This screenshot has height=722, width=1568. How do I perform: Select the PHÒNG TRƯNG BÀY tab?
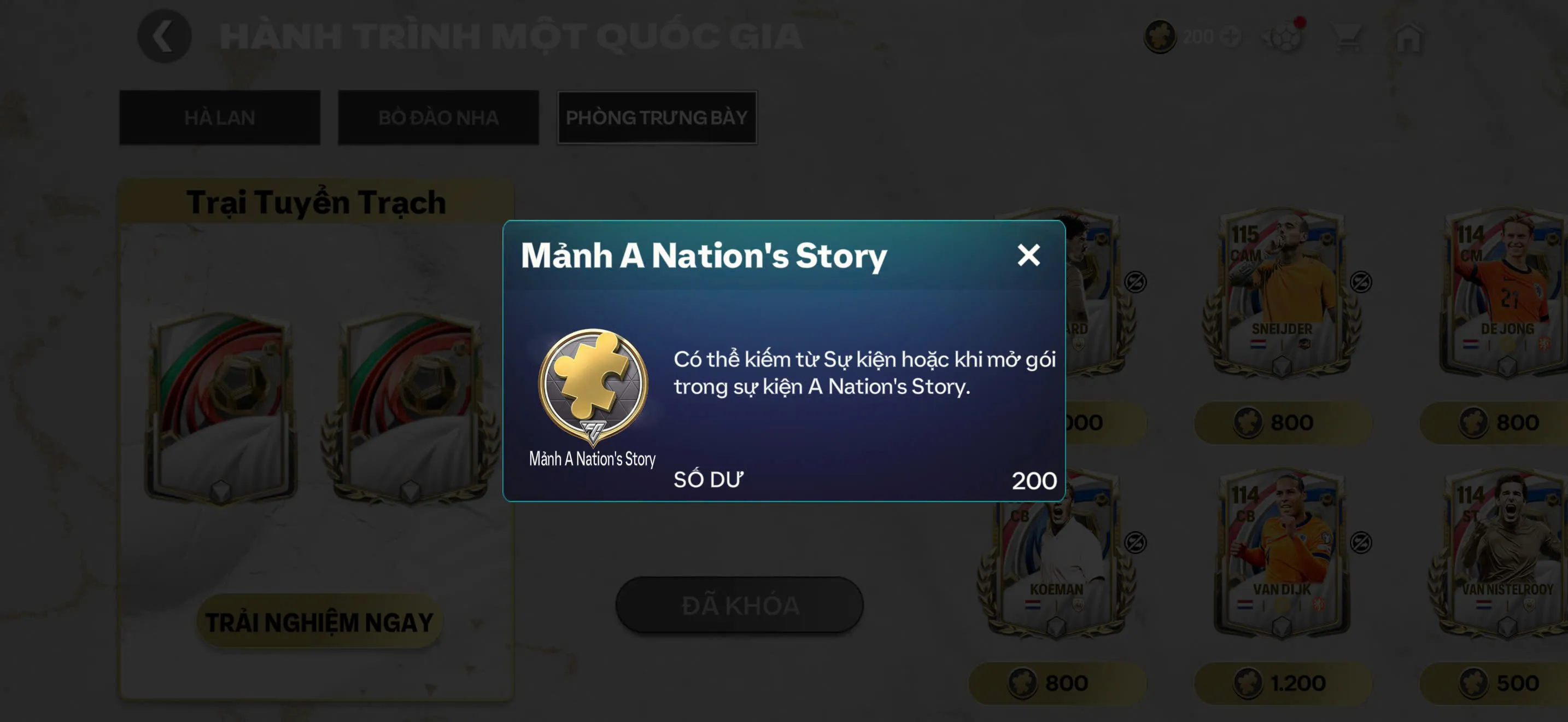tap(657, 117)
